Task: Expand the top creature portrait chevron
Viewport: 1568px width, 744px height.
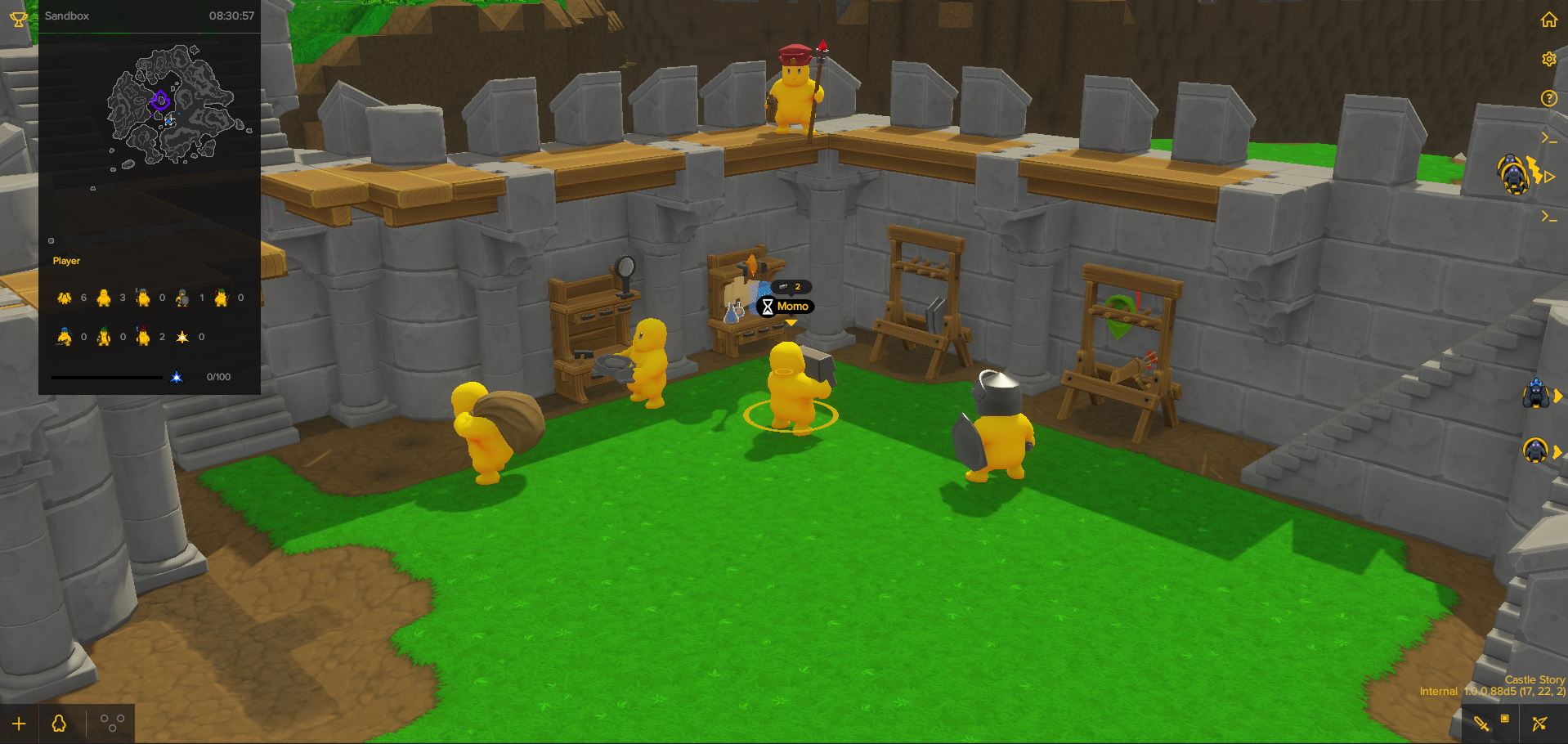Action: [1557, 395]
